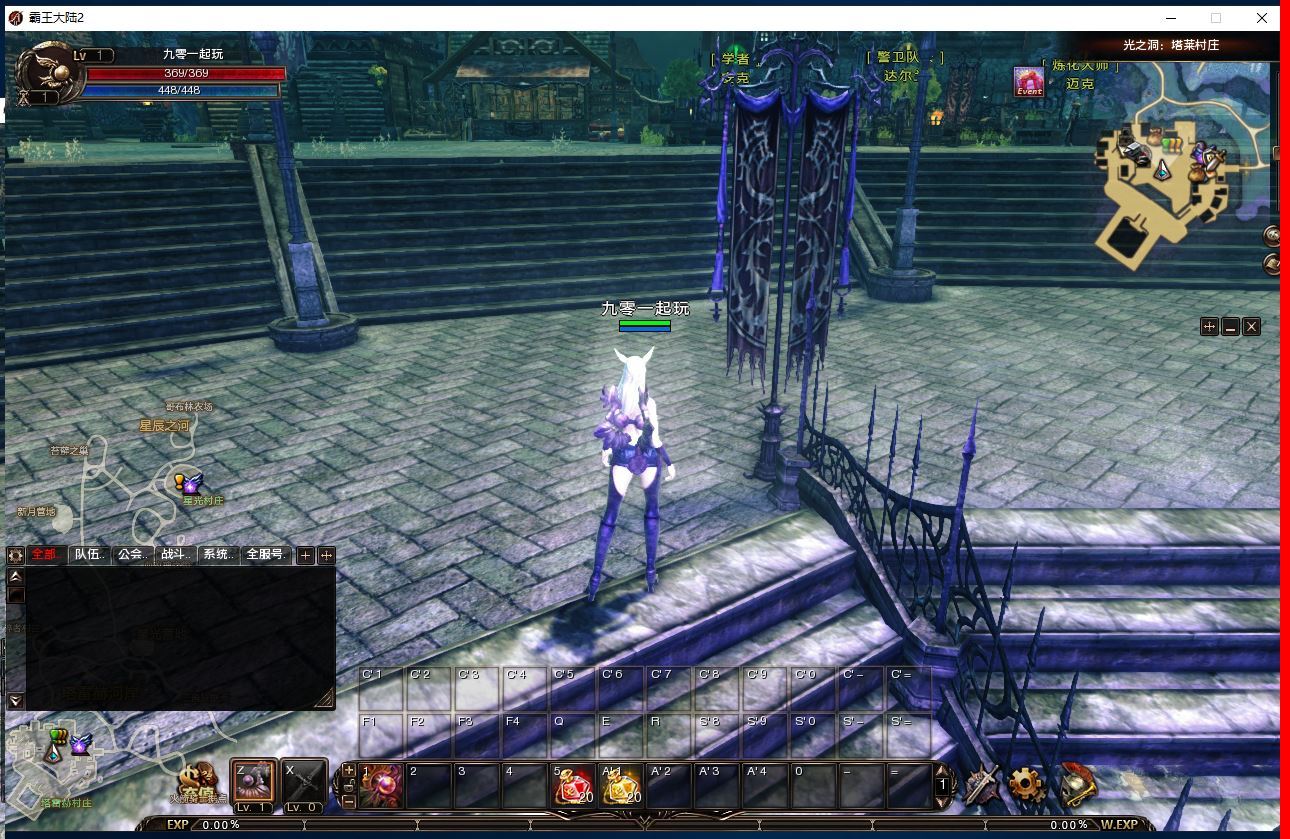
Task: Open the 充值 recharge shop icon
Action: tap(199, 784)
